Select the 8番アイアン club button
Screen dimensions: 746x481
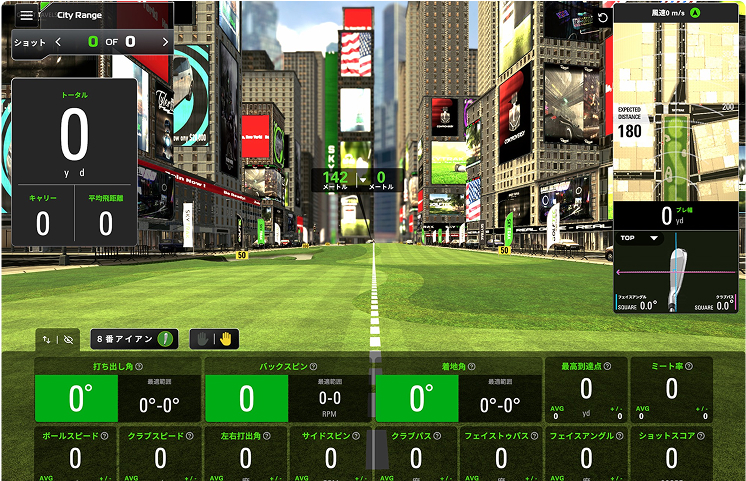[x=134, y=339]
